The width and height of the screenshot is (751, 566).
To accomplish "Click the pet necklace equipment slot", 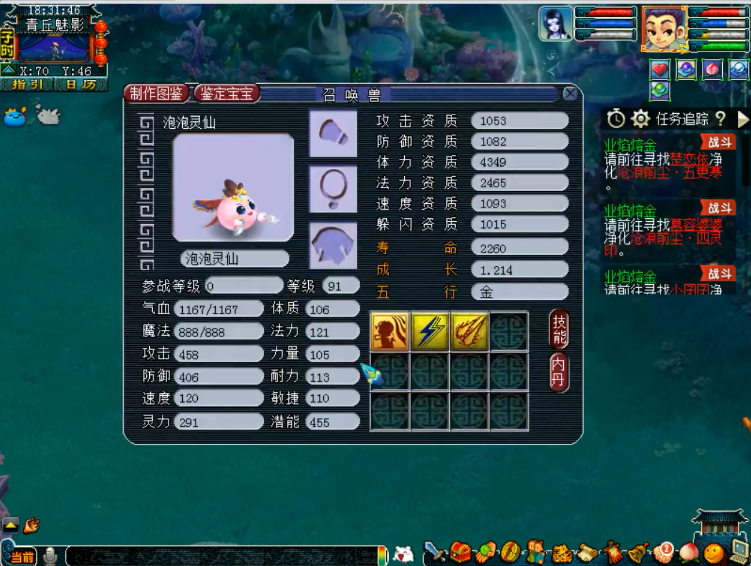I will coord(333,187).
